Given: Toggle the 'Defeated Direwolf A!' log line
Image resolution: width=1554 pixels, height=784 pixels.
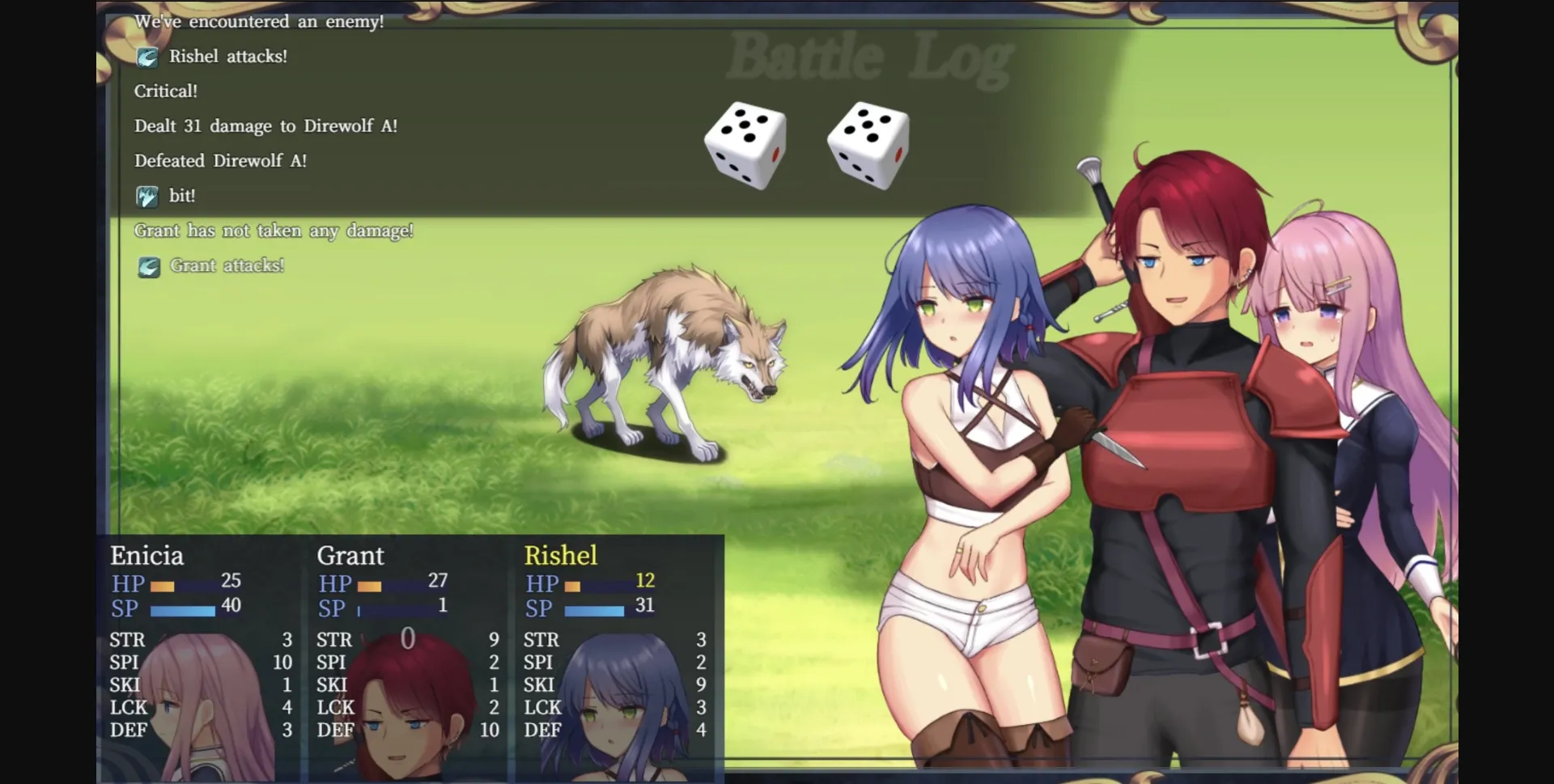Looking at the screenshot, I should pyautogui.click(x=220, y=160).
